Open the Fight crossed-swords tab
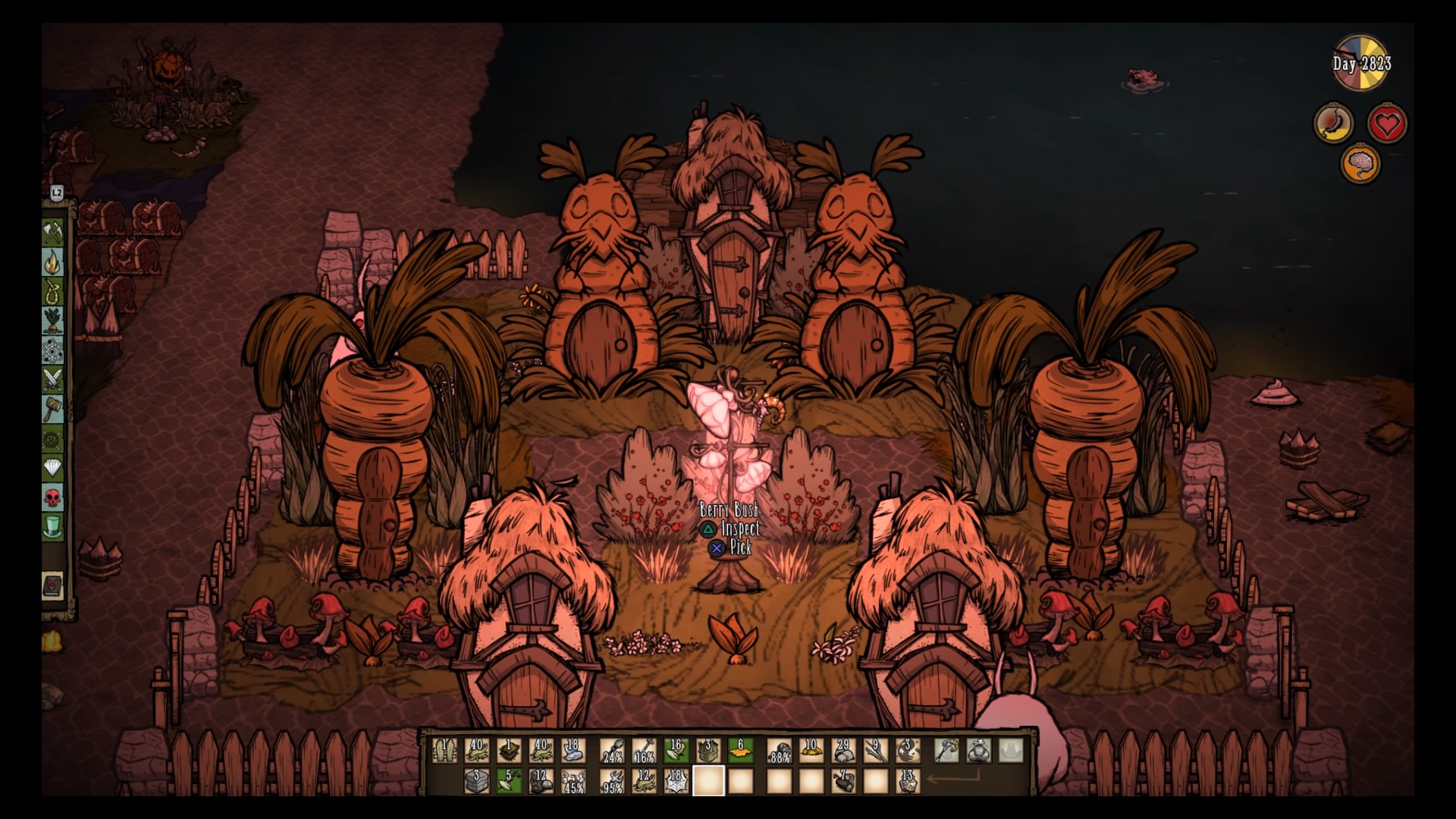Image resolution: width=1456 pixels, height=819 pixels. [x=52, y=379]
